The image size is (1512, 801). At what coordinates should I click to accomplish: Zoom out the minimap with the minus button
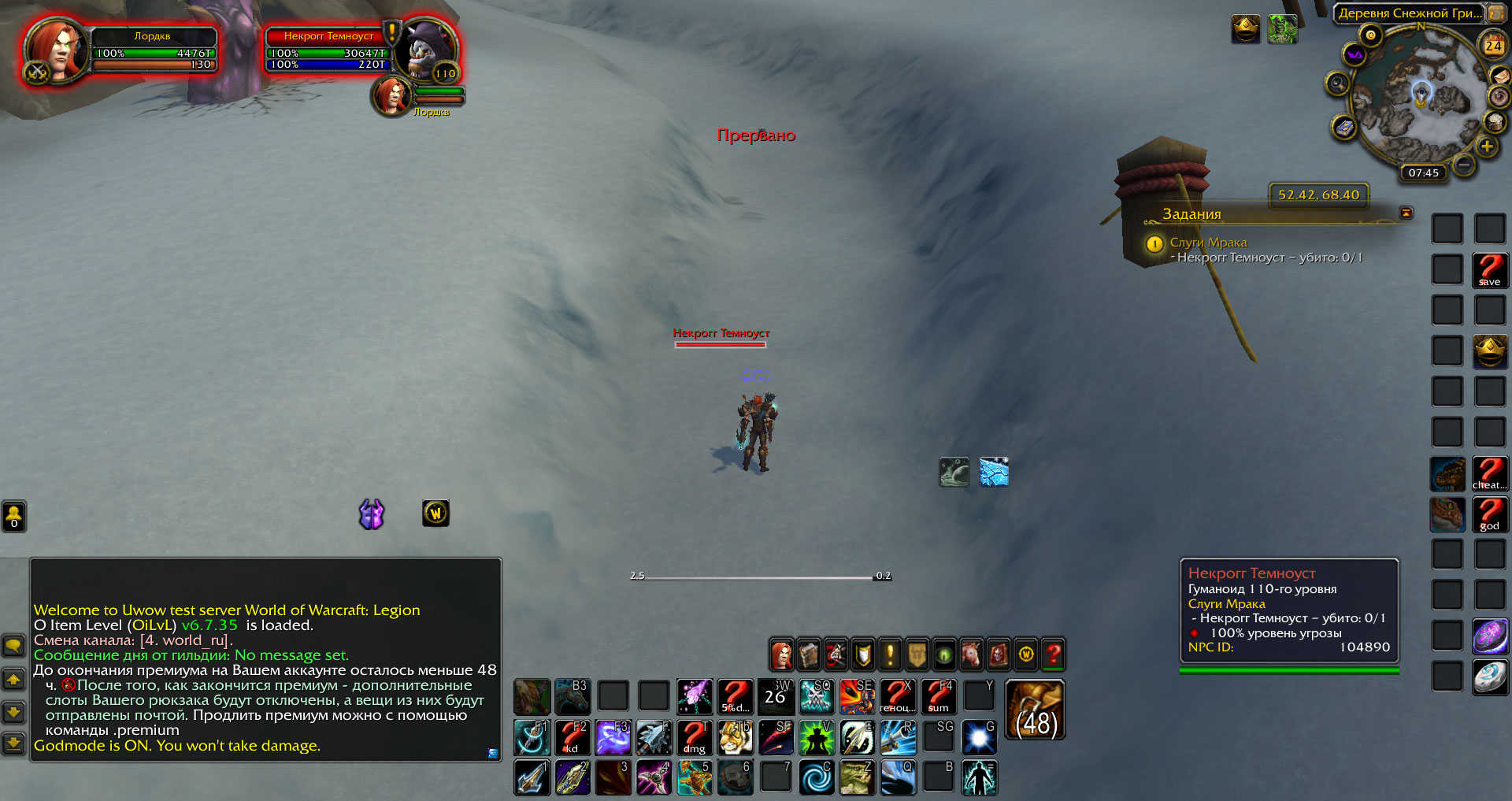coord(1464,165)
